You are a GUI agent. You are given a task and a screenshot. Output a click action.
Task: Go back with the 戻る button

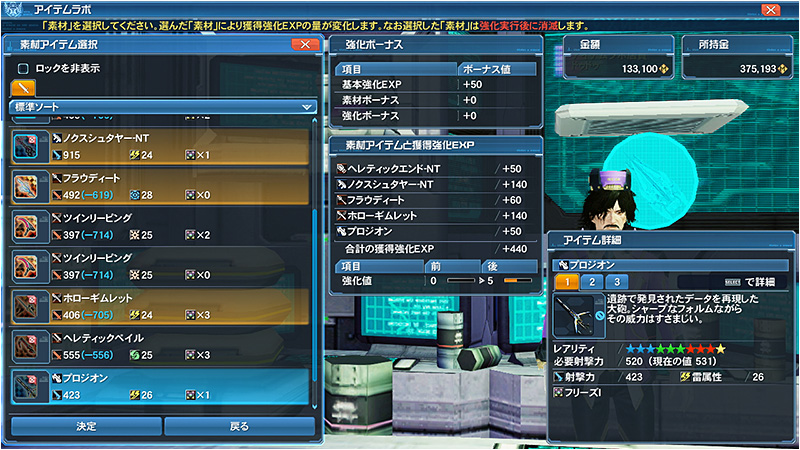(239, 427)
